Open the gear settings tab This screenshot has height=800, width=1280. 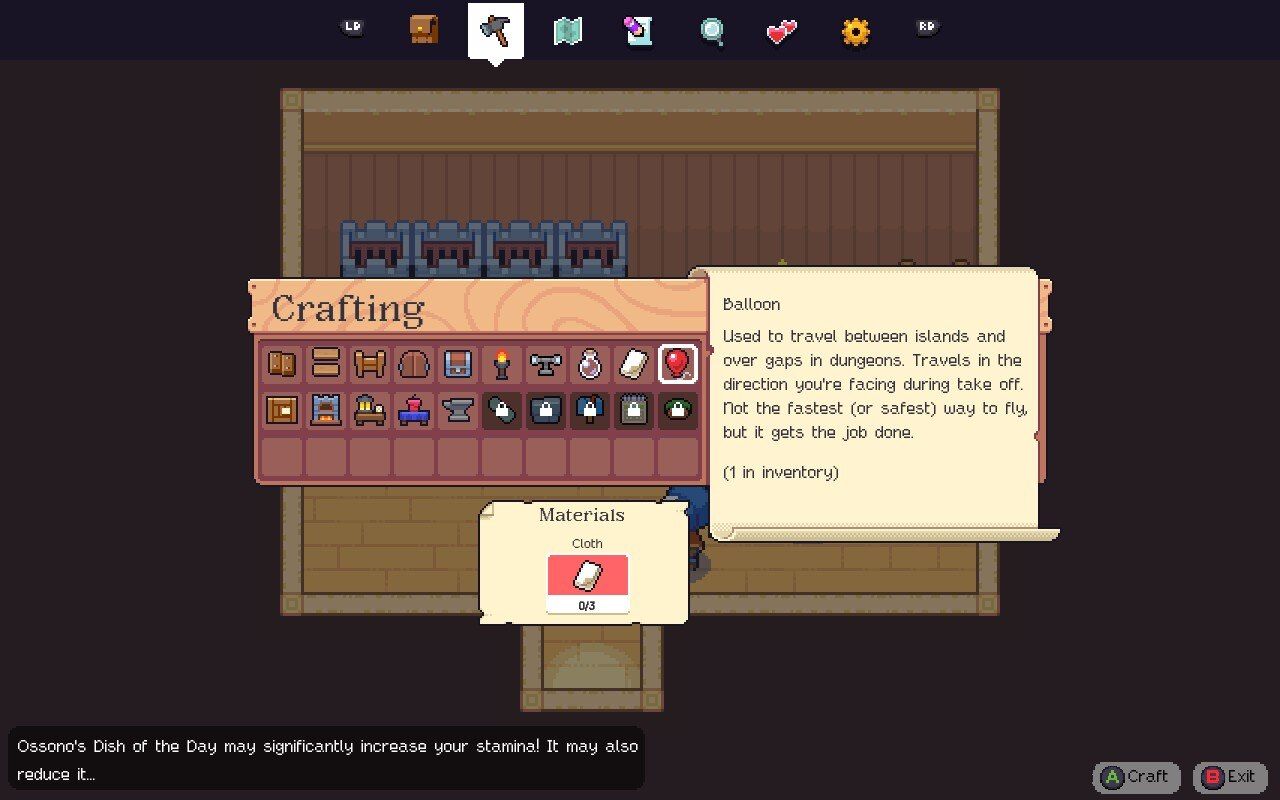point(855,31)
